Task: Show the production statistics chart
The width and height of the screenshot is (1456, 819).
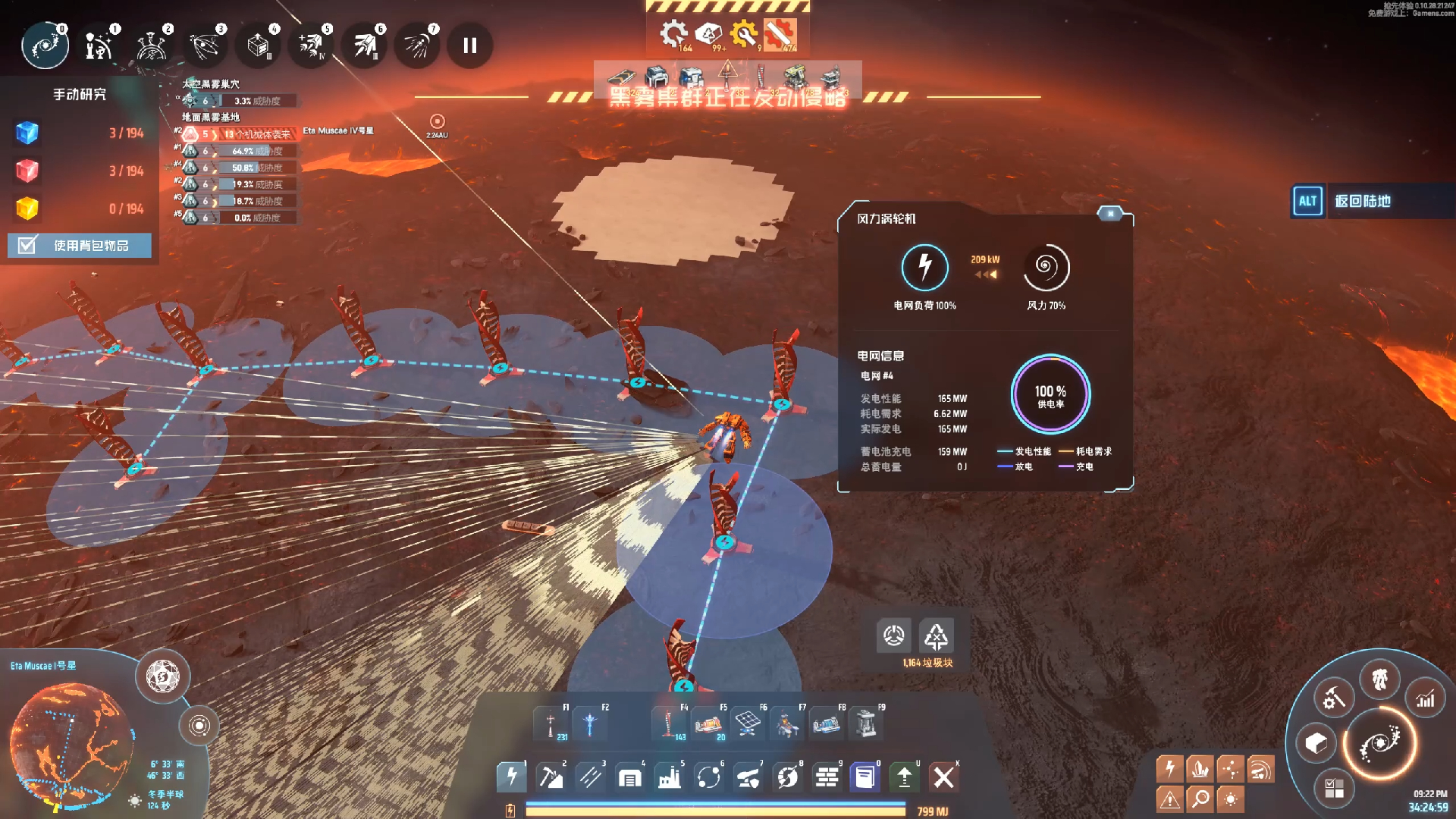Action: click(1426, 698)
